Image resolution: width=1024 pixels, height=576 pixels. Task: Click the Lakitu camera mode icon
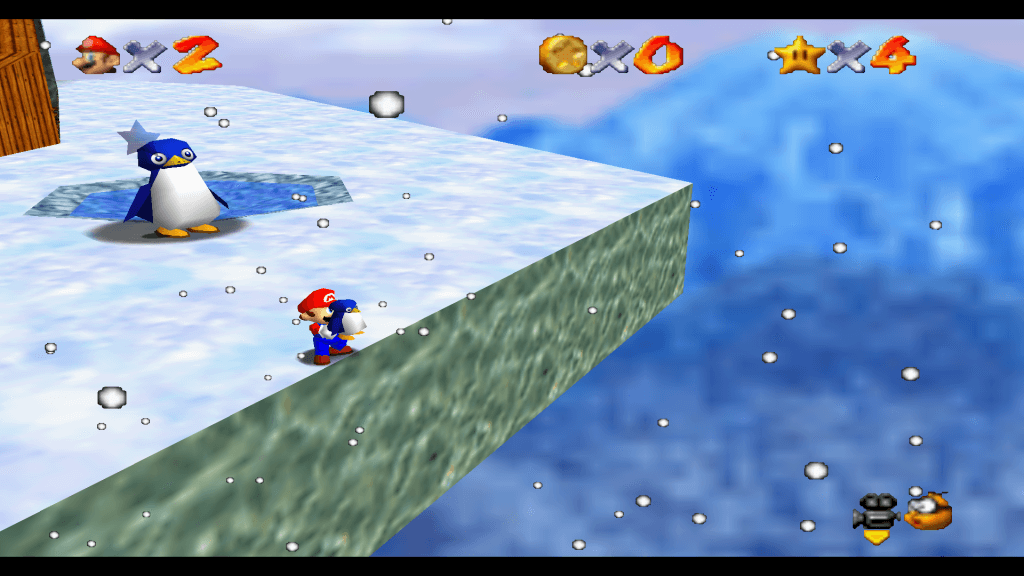[929, 511]
